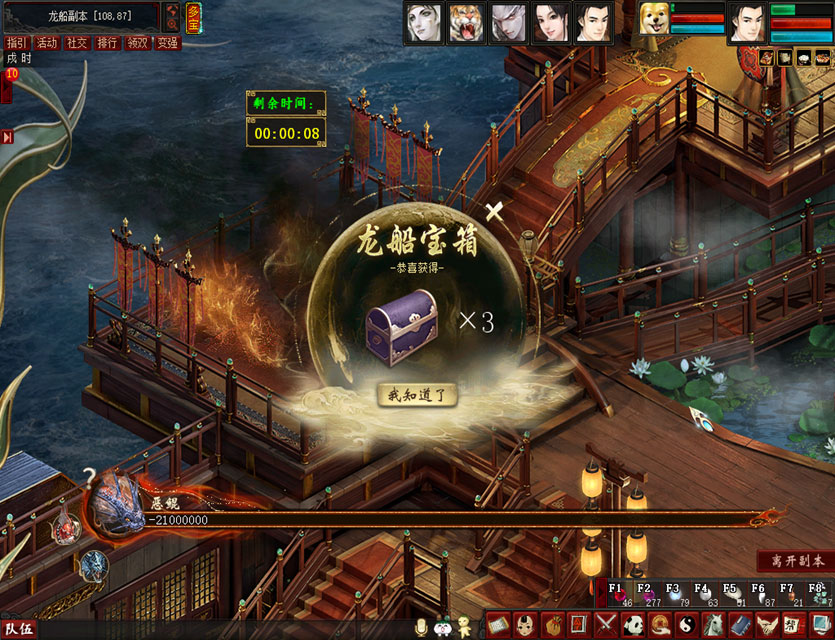Confirm reward with 我知道了 button
The image size is (835, 640).
coord(417,394)
